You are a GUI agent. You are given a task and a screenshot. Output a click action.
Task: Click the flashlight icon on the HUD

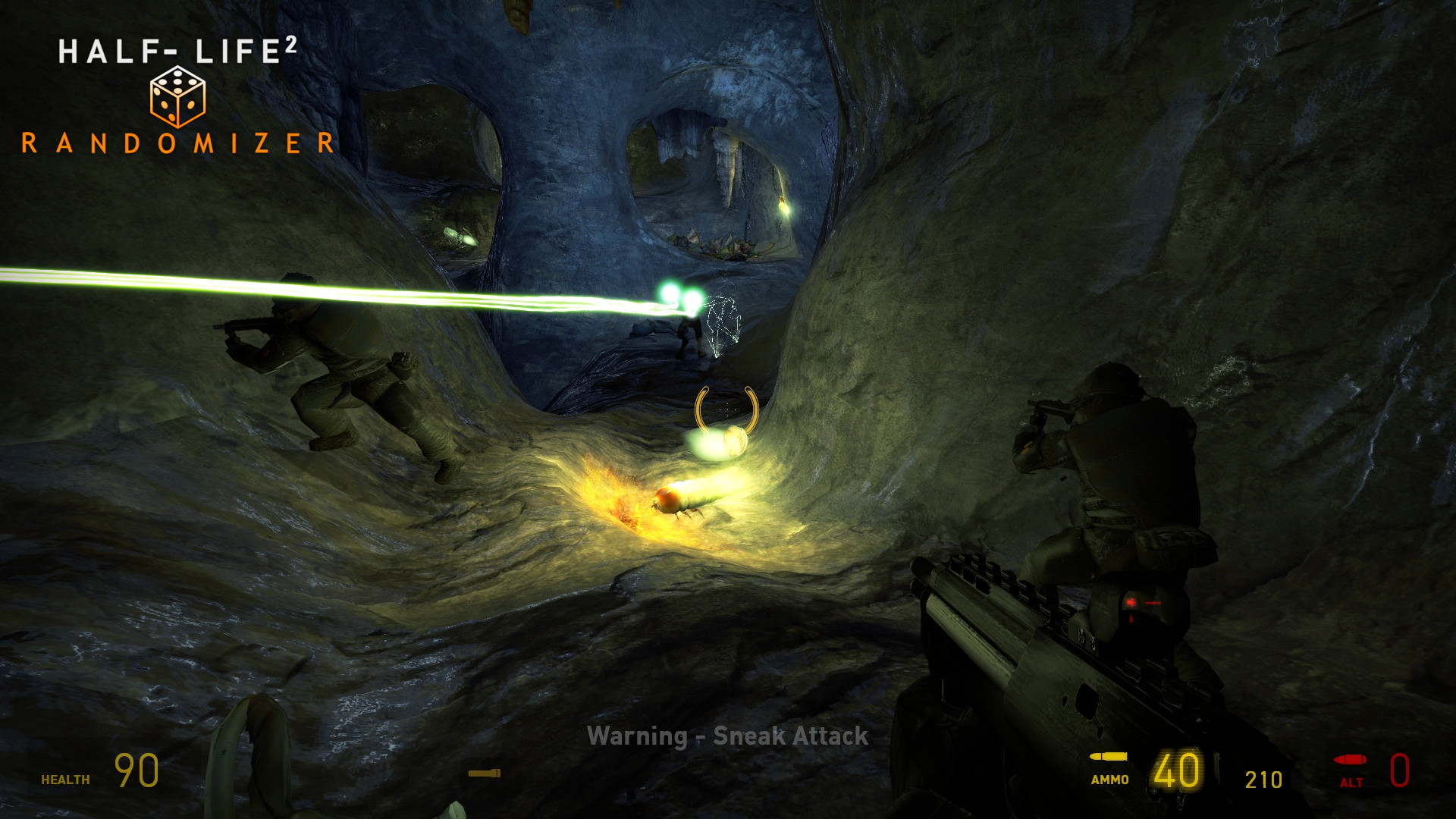coord(484,773)
